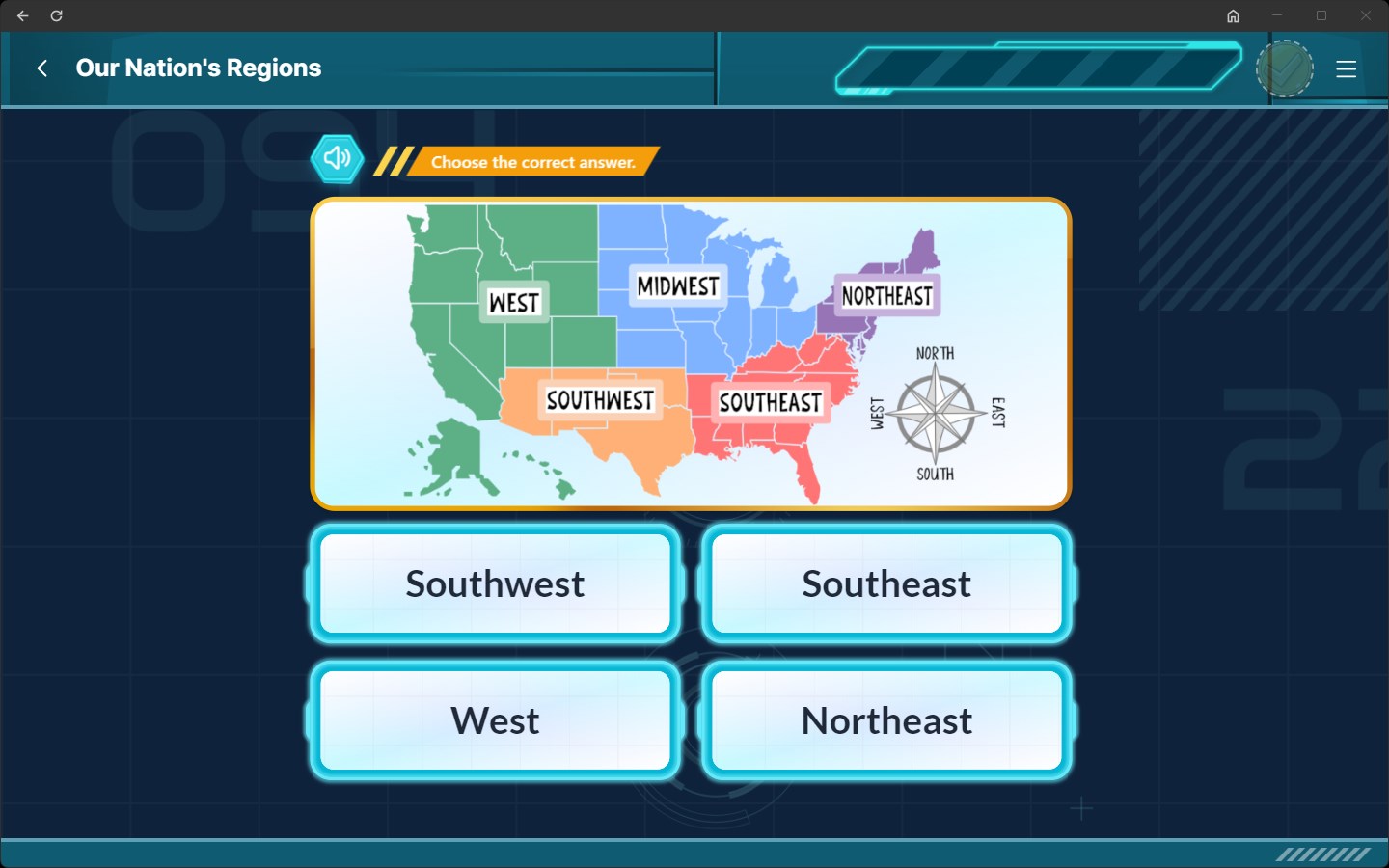1389x868 pixels.
Task: Open the profile avatar
Action: tap(1285, 68)
